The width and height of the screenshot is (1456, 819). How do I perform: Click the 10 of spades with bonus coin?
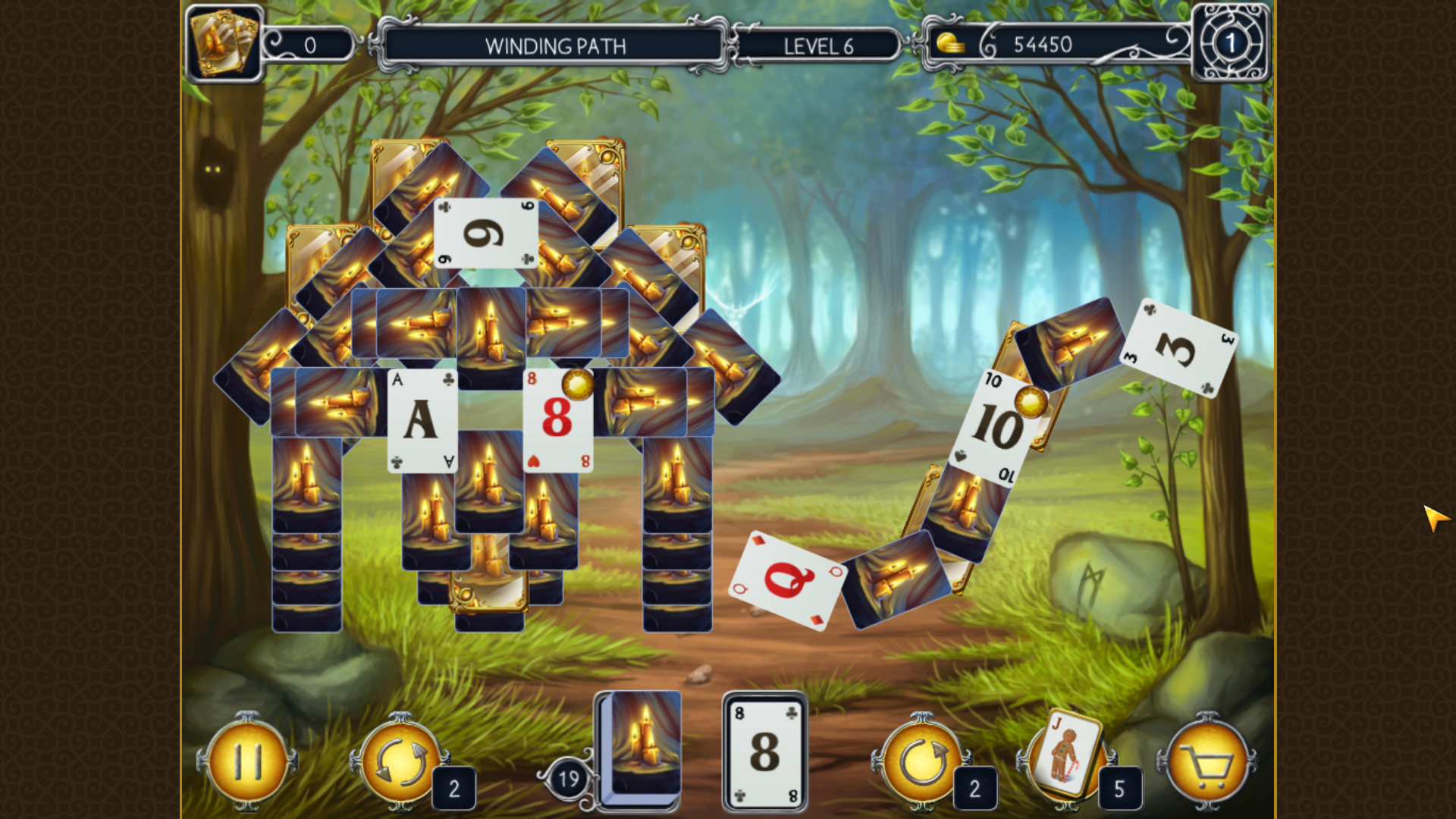coord(999,425)
